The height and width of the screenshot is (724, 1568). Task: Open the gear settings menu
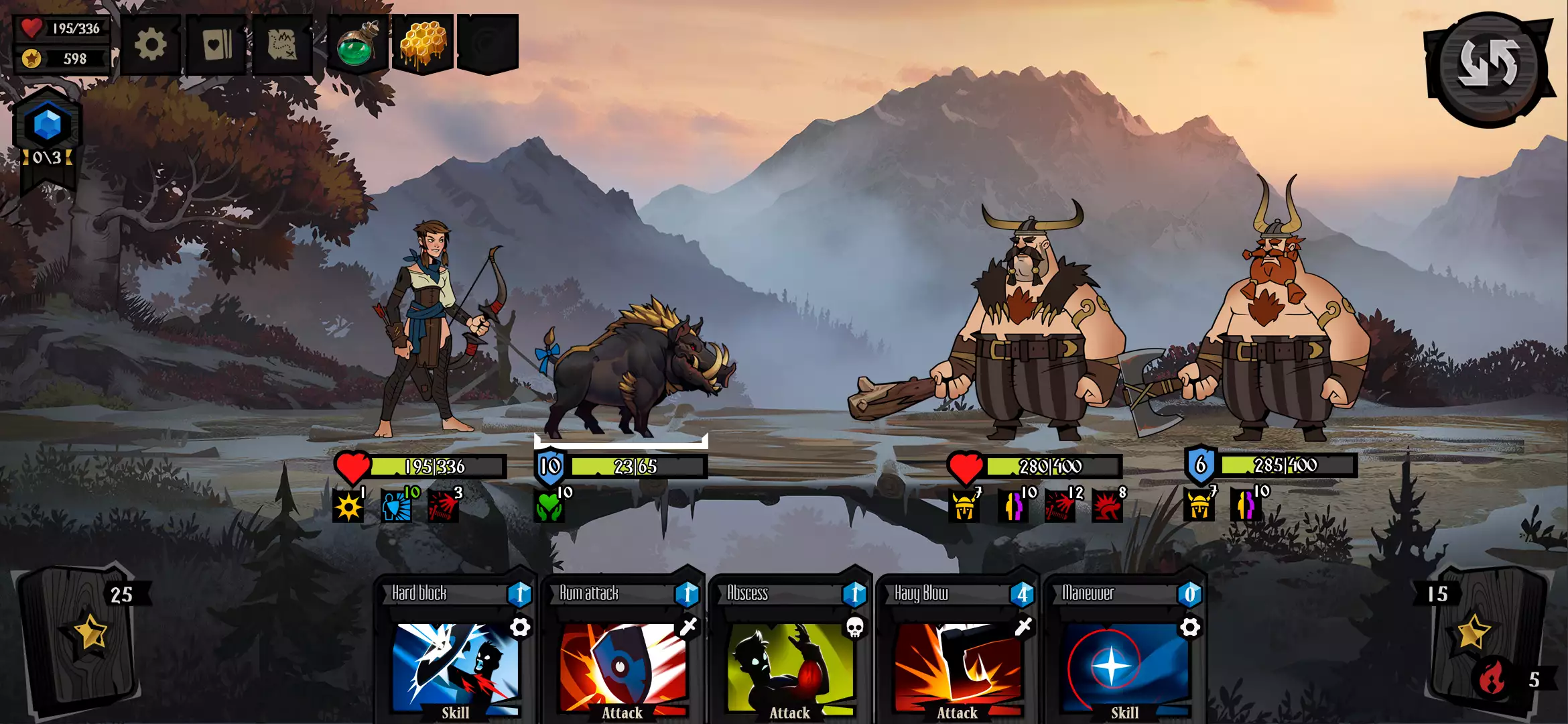(x=151, y=46)
